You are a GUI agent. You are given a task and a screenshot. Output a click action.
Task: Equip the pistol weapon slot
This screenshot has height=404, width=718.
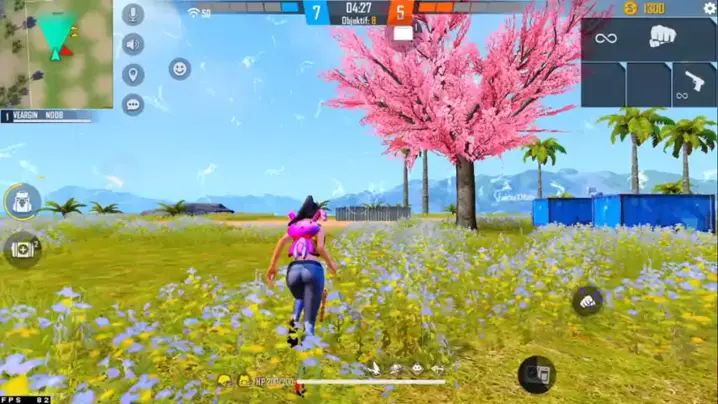[692, 84]
